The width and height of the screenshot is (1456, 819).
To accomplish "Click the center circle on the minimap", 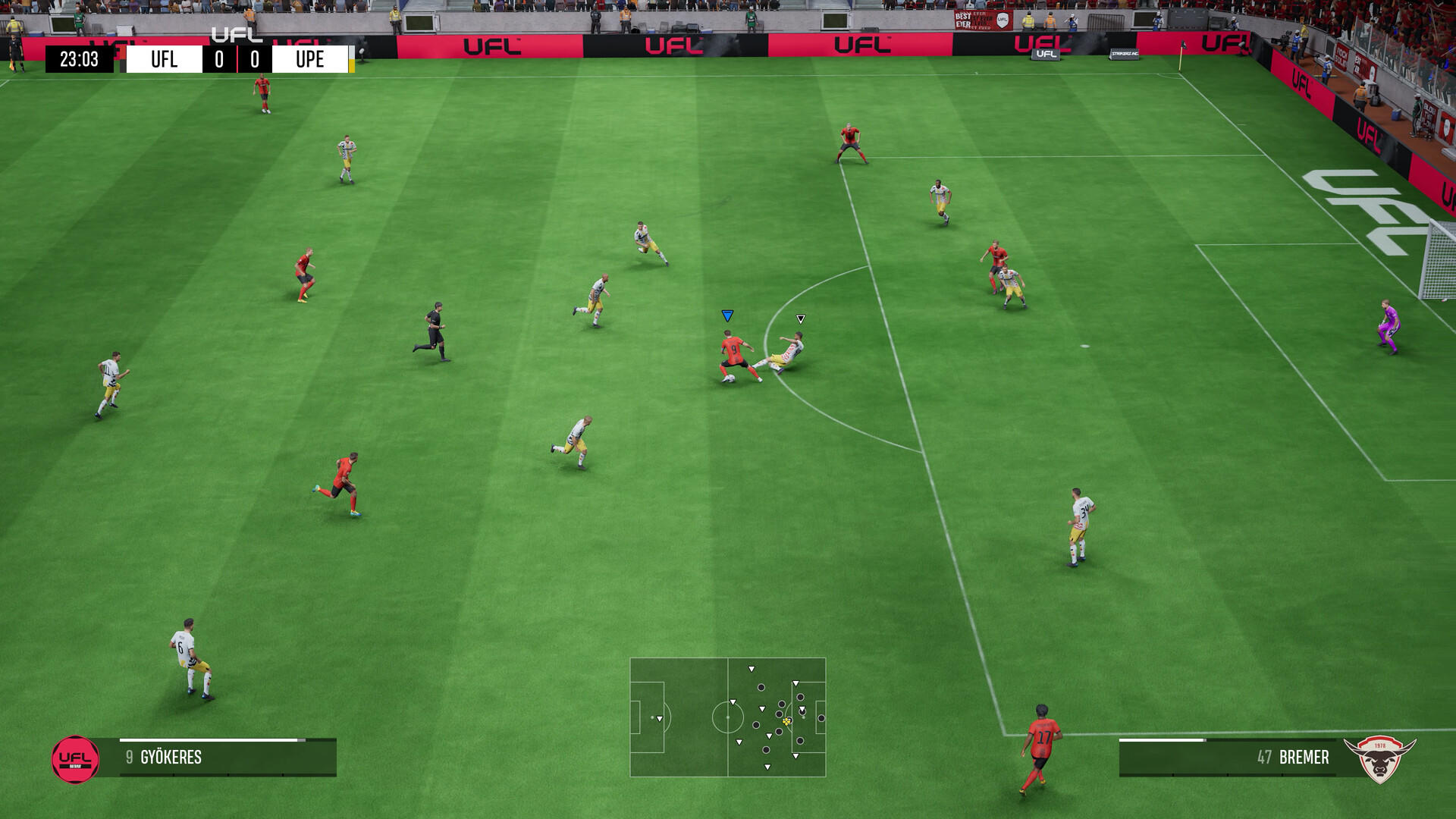I will [x=727, y=719].
